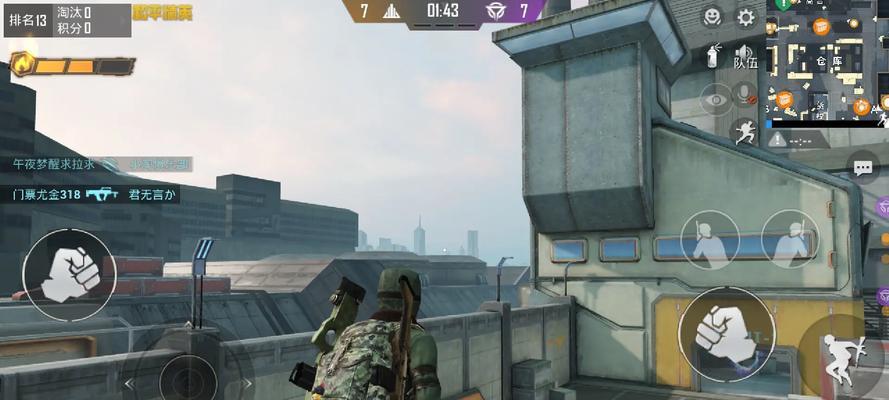Toggle the team voice speaker
Screen dimensions: 889x400
click(744, 56)
